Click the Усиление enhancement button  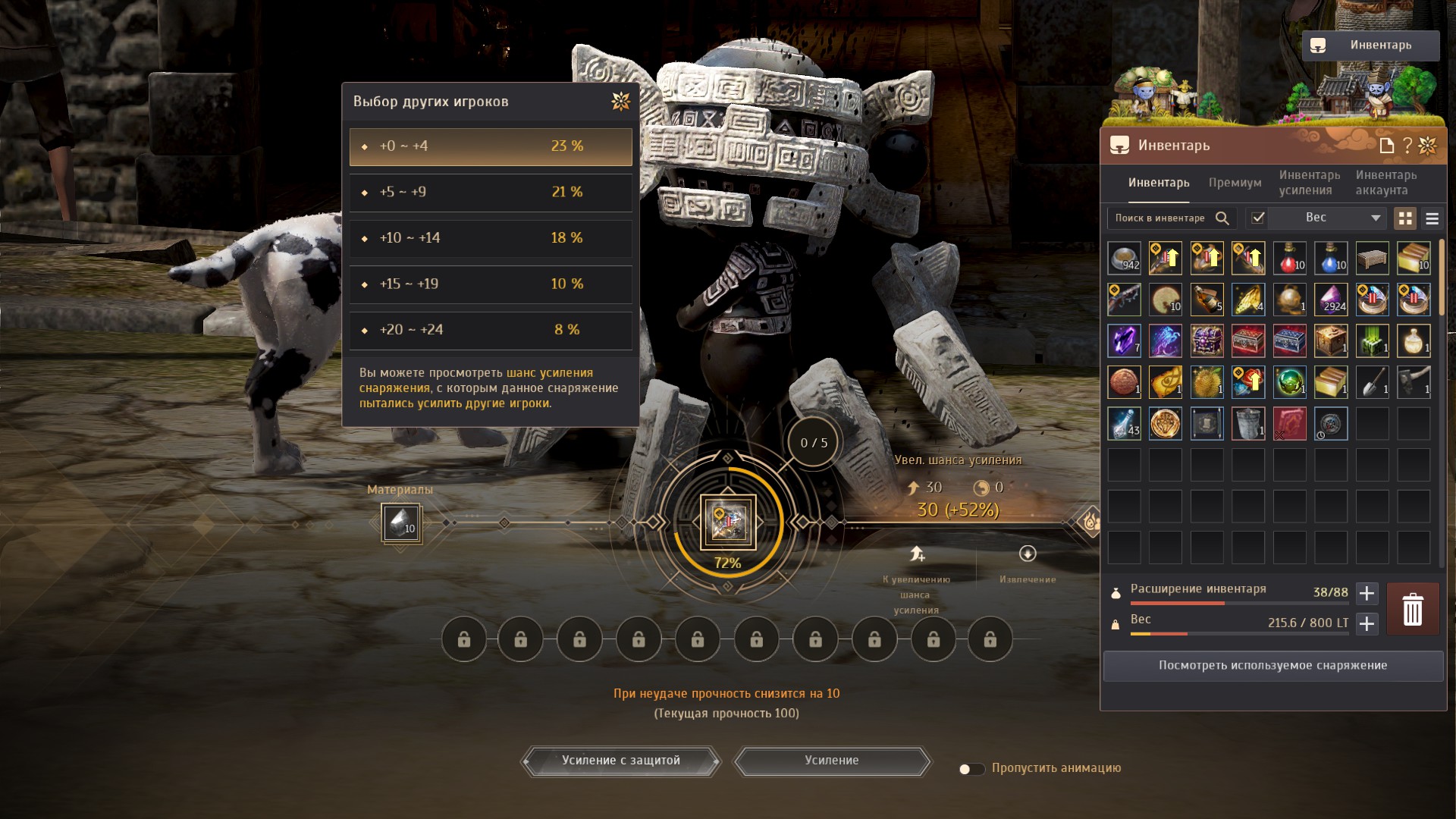(831, 761)
